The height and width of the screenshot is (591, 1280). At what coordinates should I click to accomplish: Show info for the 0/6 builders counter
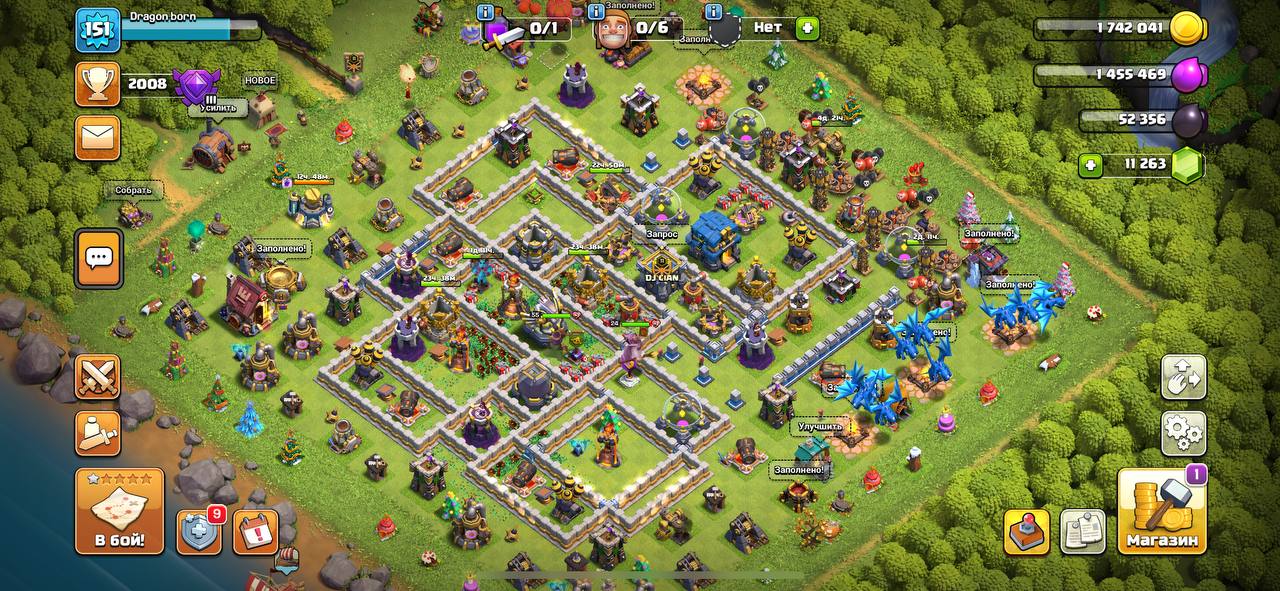coord(596,12)
